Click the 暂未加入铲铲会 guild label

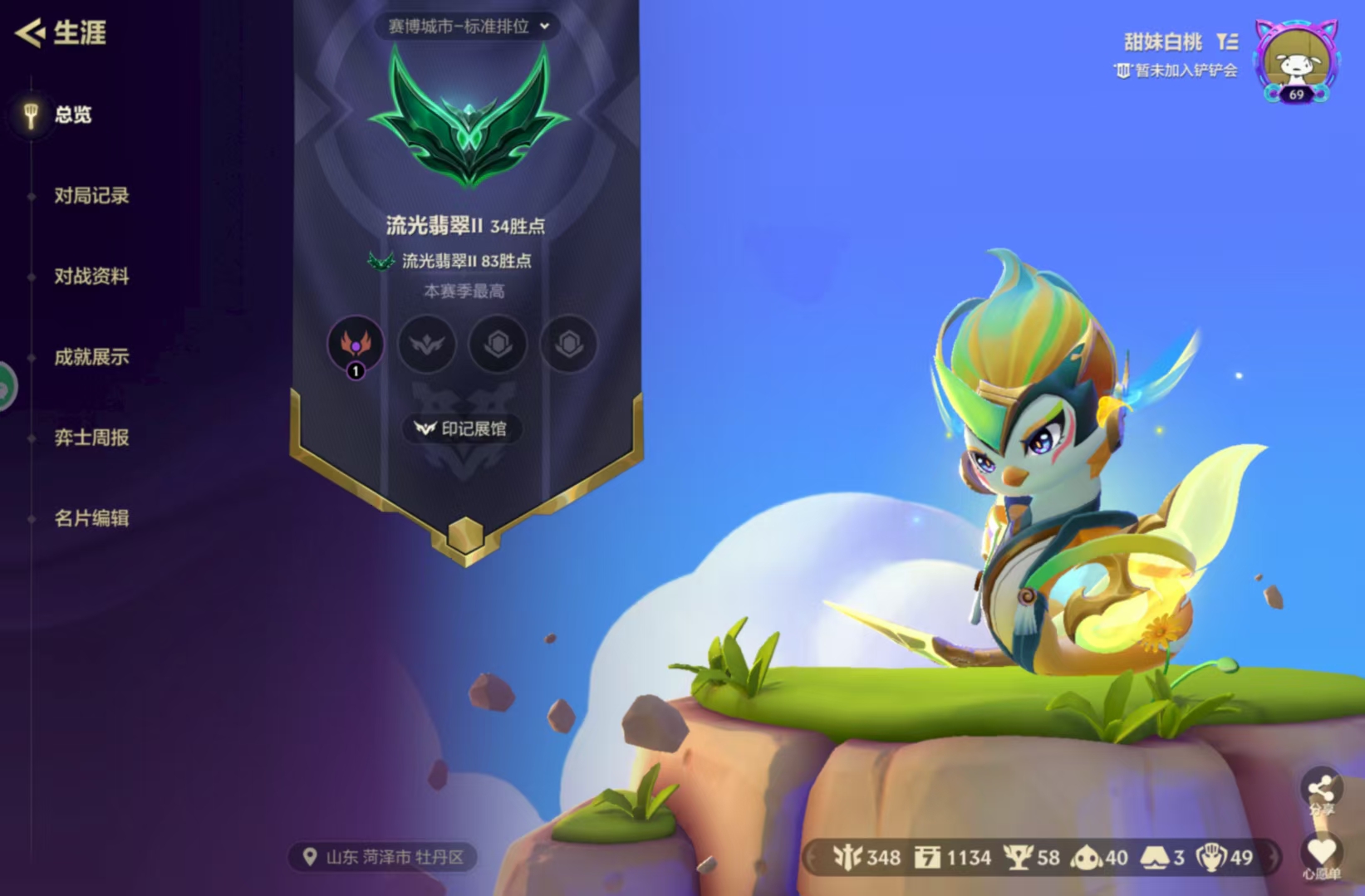(1176, 71)
